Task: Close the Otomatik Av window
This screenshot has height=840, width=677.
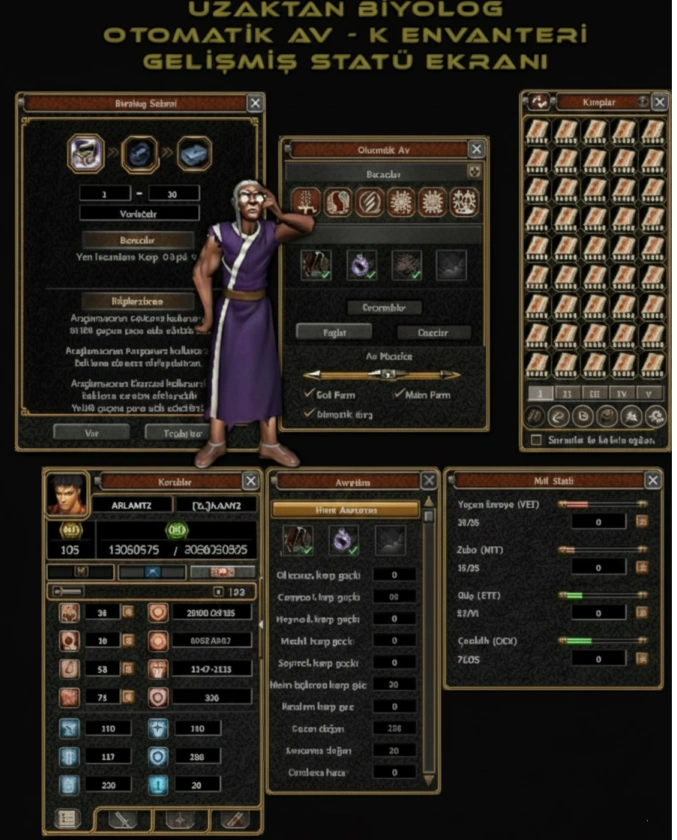Action: [x=476, y=150]
